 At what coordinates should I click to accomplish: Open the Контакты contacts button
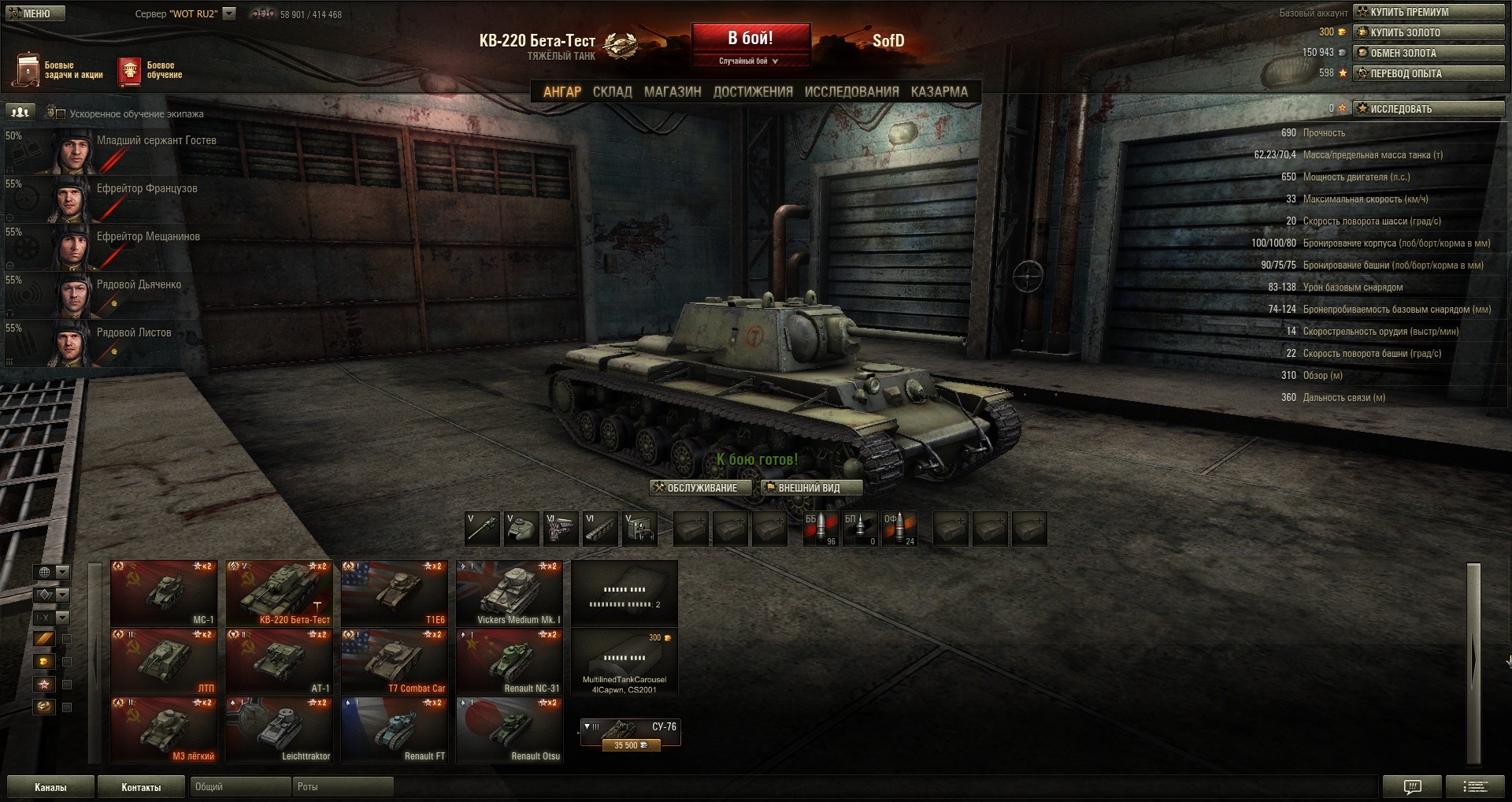coord(141,787)
